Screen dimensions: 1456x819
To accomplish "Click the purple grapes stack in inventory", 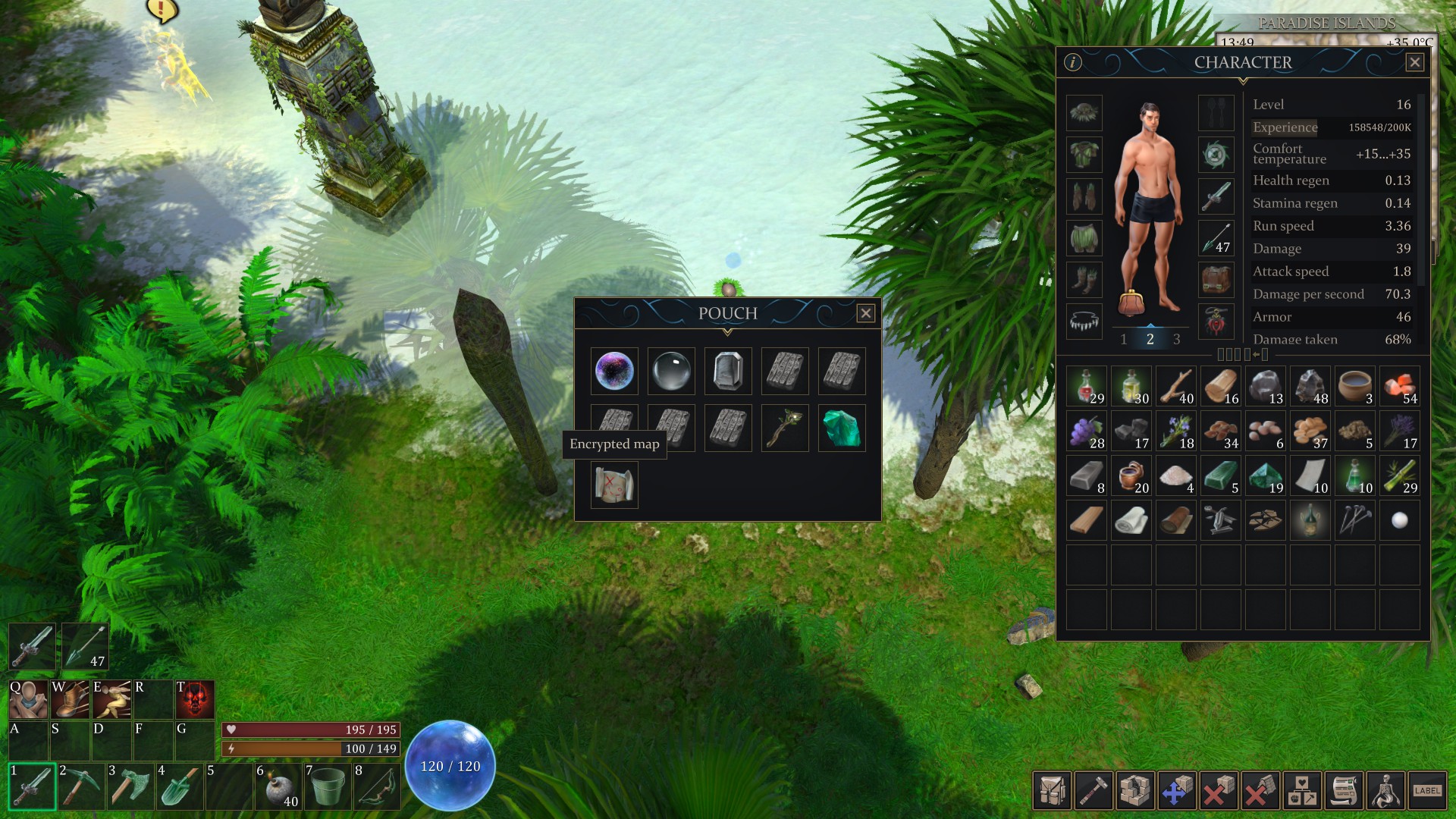I will [1086, 431].
